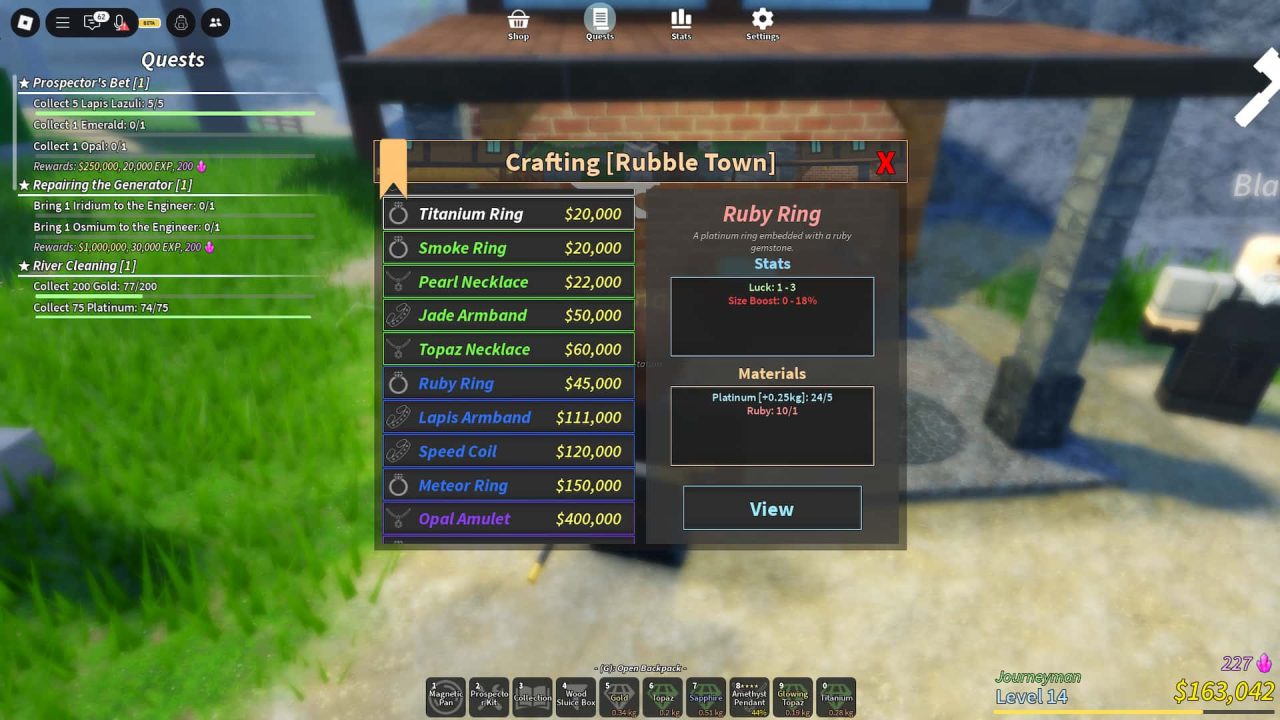Image resolution: width=1280 pixels, height=720 pixels.
Task: Select the Prospector Kit in hotbar slot 2
Action: (489, 696)
